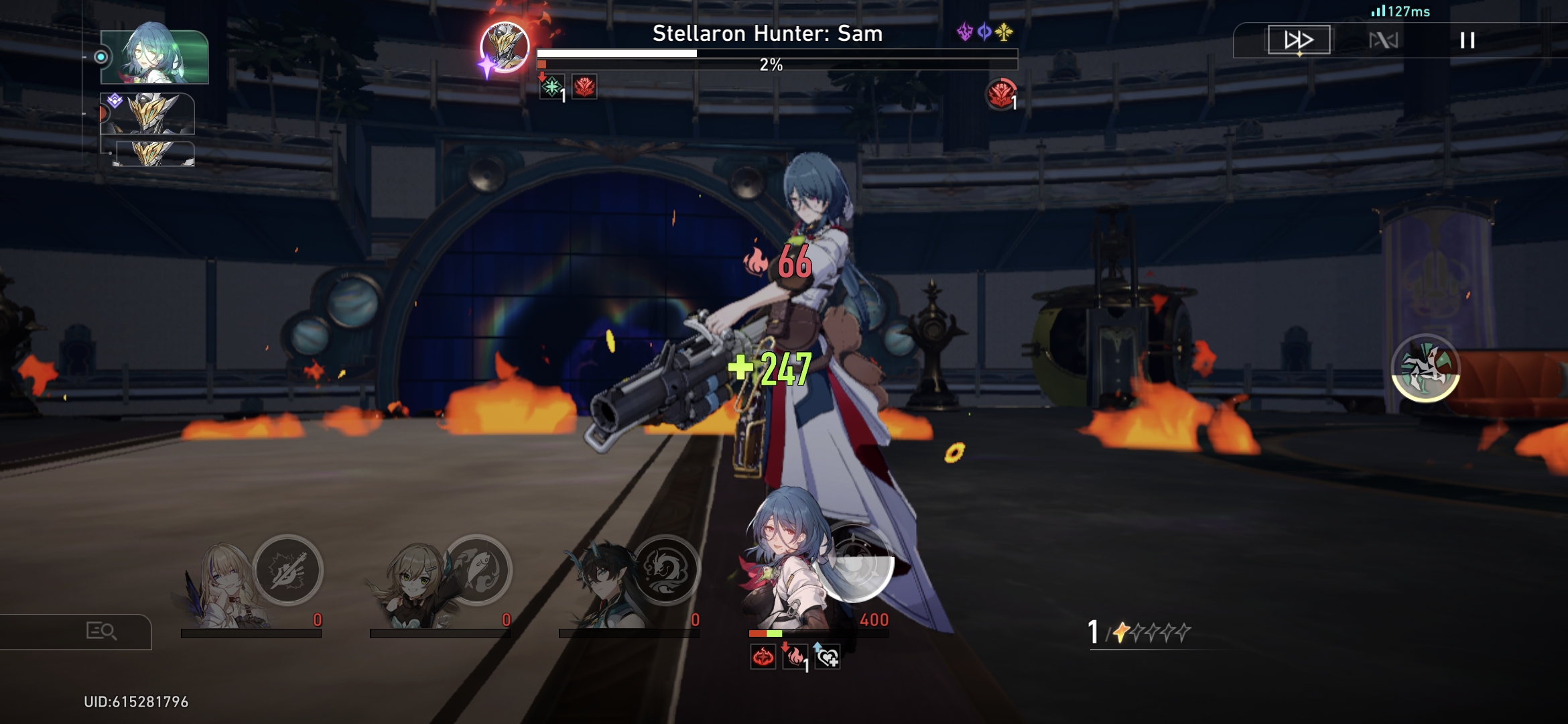This screenshot has height=724, width=1568.
Task: Click the Stellaron Hunter: Sam title text
Action: pos(767,34)
